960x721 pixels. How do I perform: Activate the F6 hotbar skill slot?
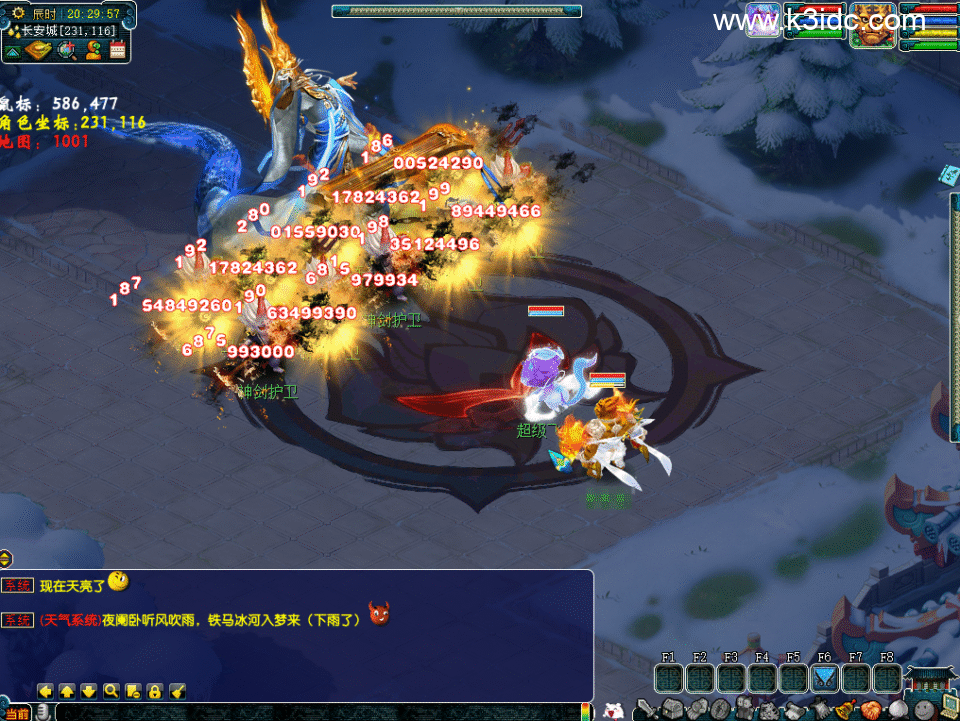coord(825,679)
